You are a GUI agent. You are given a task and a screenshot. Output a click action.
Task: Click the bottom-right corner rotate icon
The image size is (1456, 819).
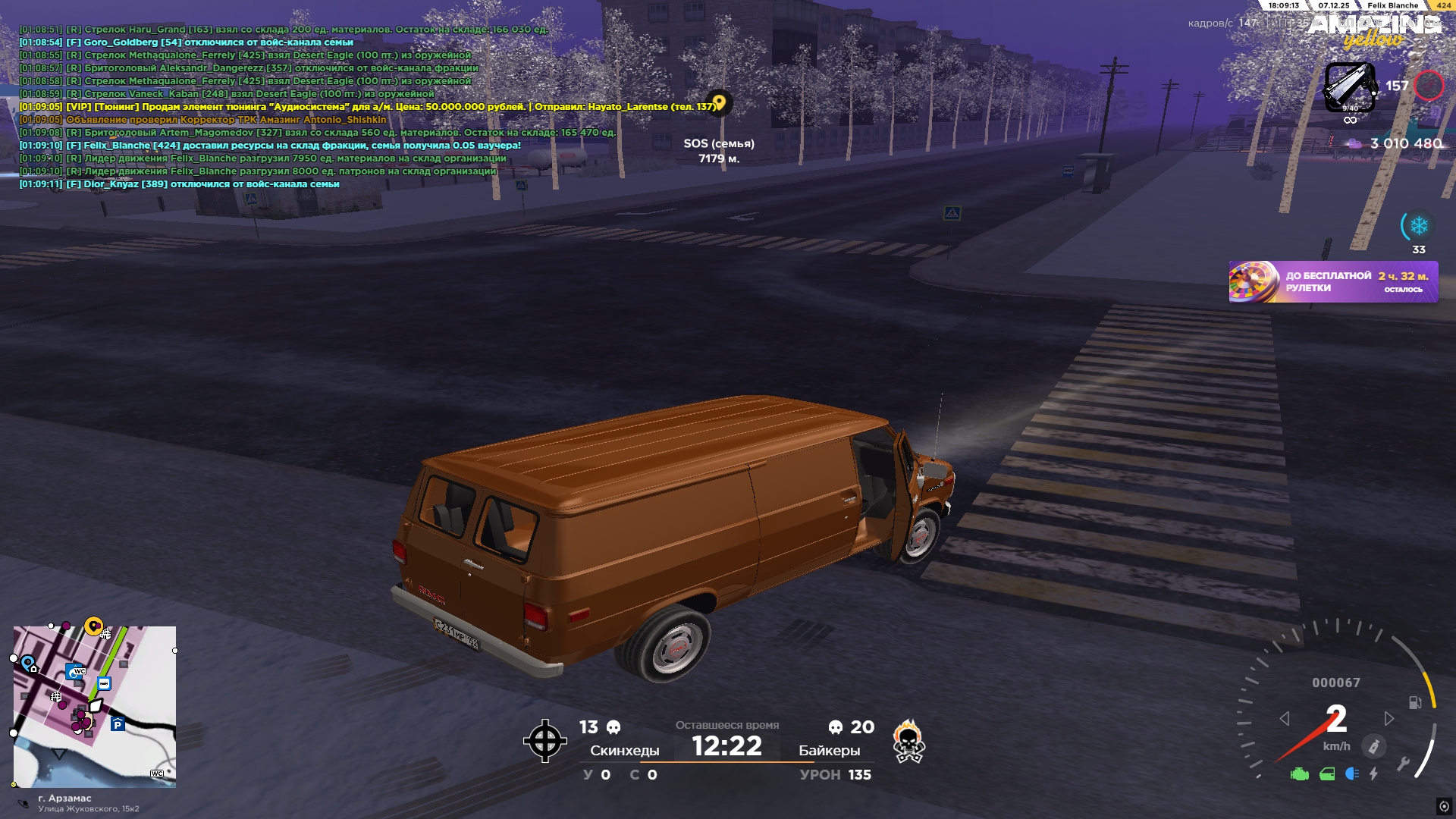pos(1444,806)
